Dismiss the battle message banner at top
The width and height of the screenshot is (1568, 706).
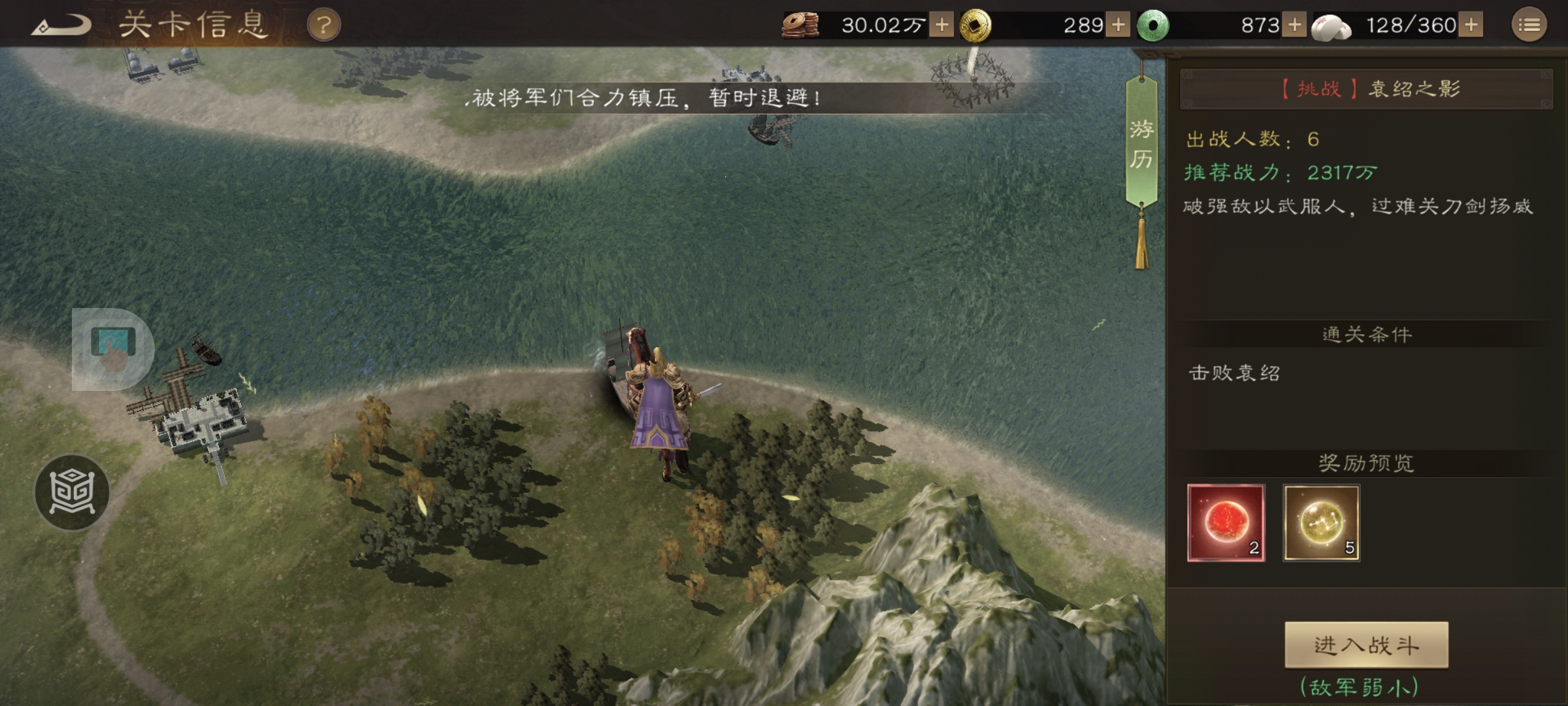(x=645, y=98)
